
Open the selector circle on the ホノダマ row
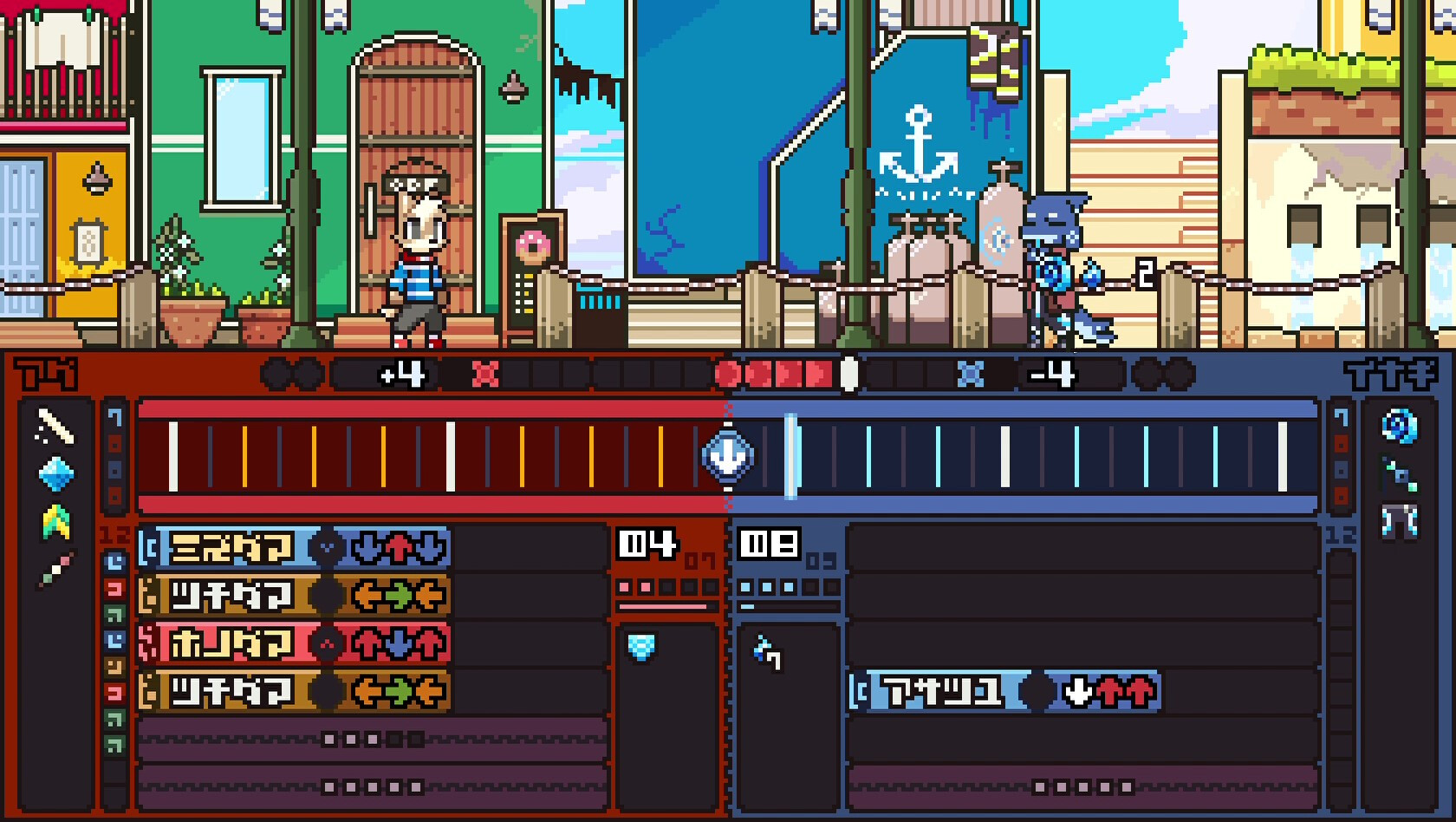click(327, 643)
